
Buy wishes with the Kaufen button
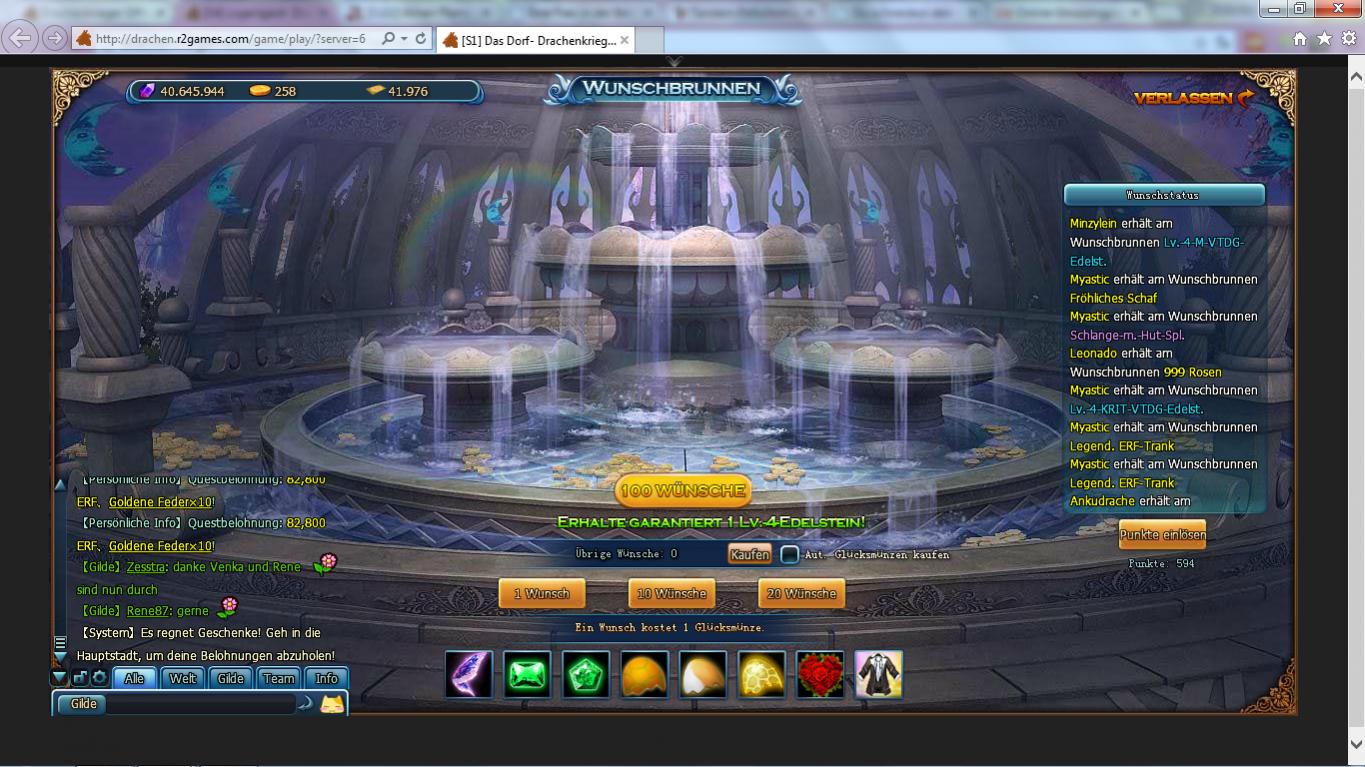pos(749,554)
